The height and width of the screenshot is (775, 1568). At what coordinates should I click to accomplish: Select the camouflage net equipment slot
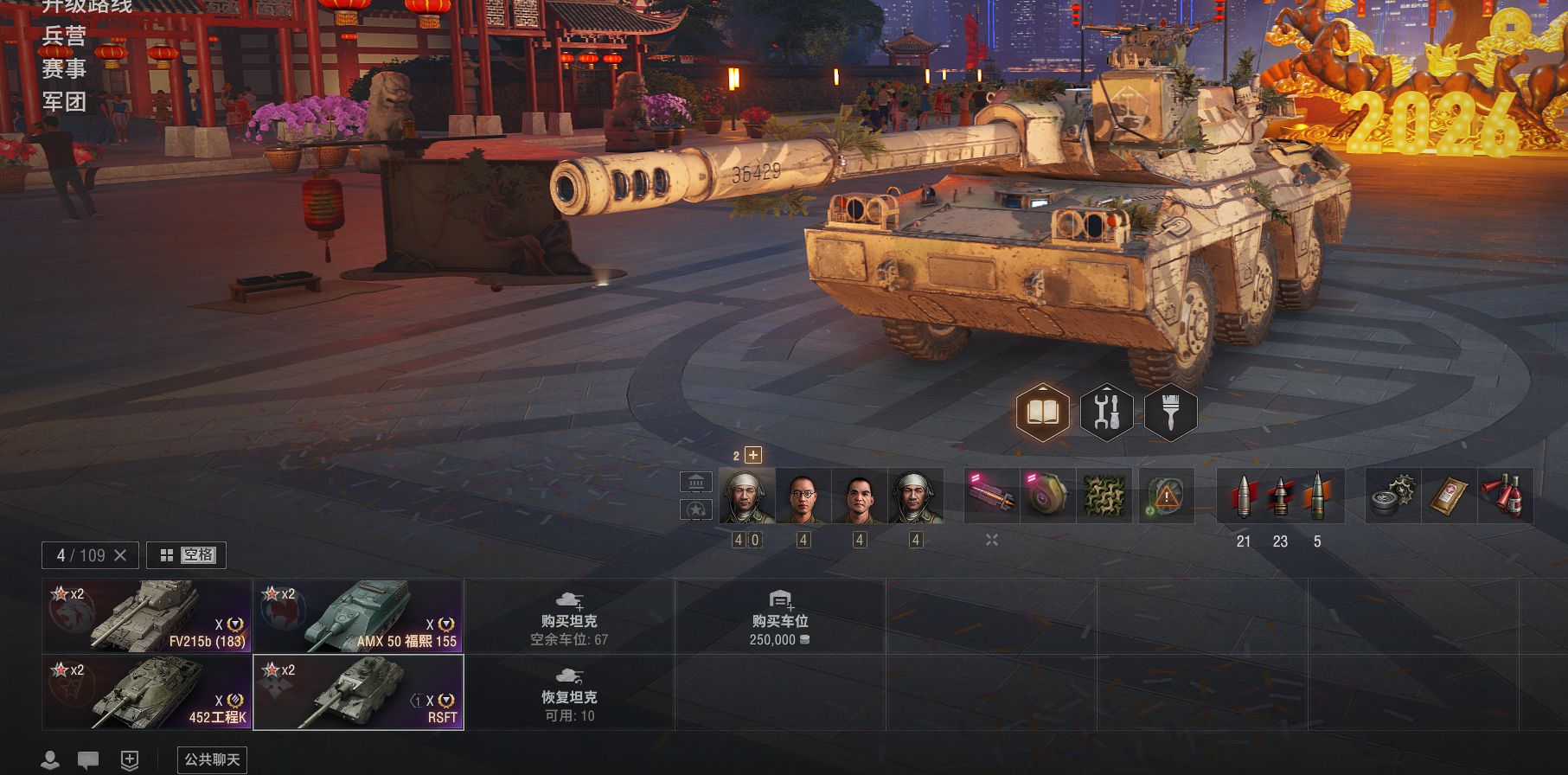click(x=1104, y=496)
